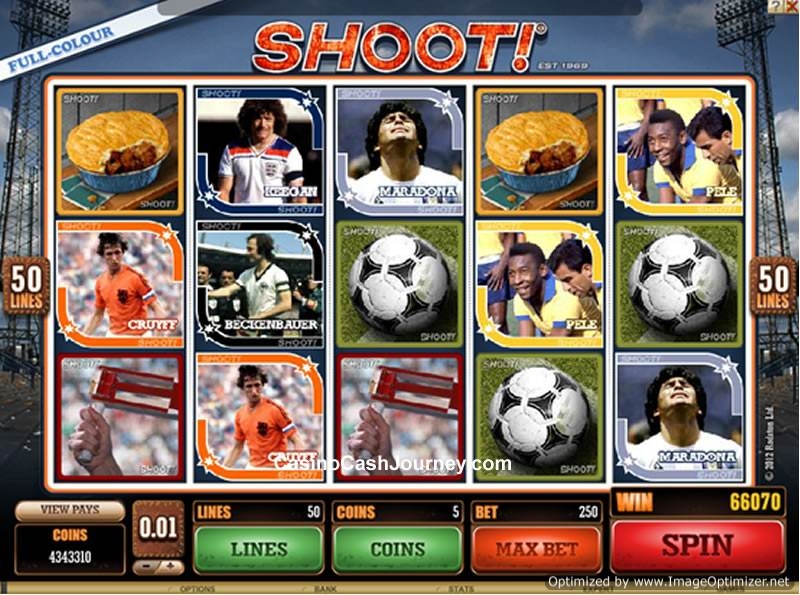The width and height of the screenshot is (800, 595).
Task: Spin the reels with the red SPIN button
Action: click(x=698, y=546)
